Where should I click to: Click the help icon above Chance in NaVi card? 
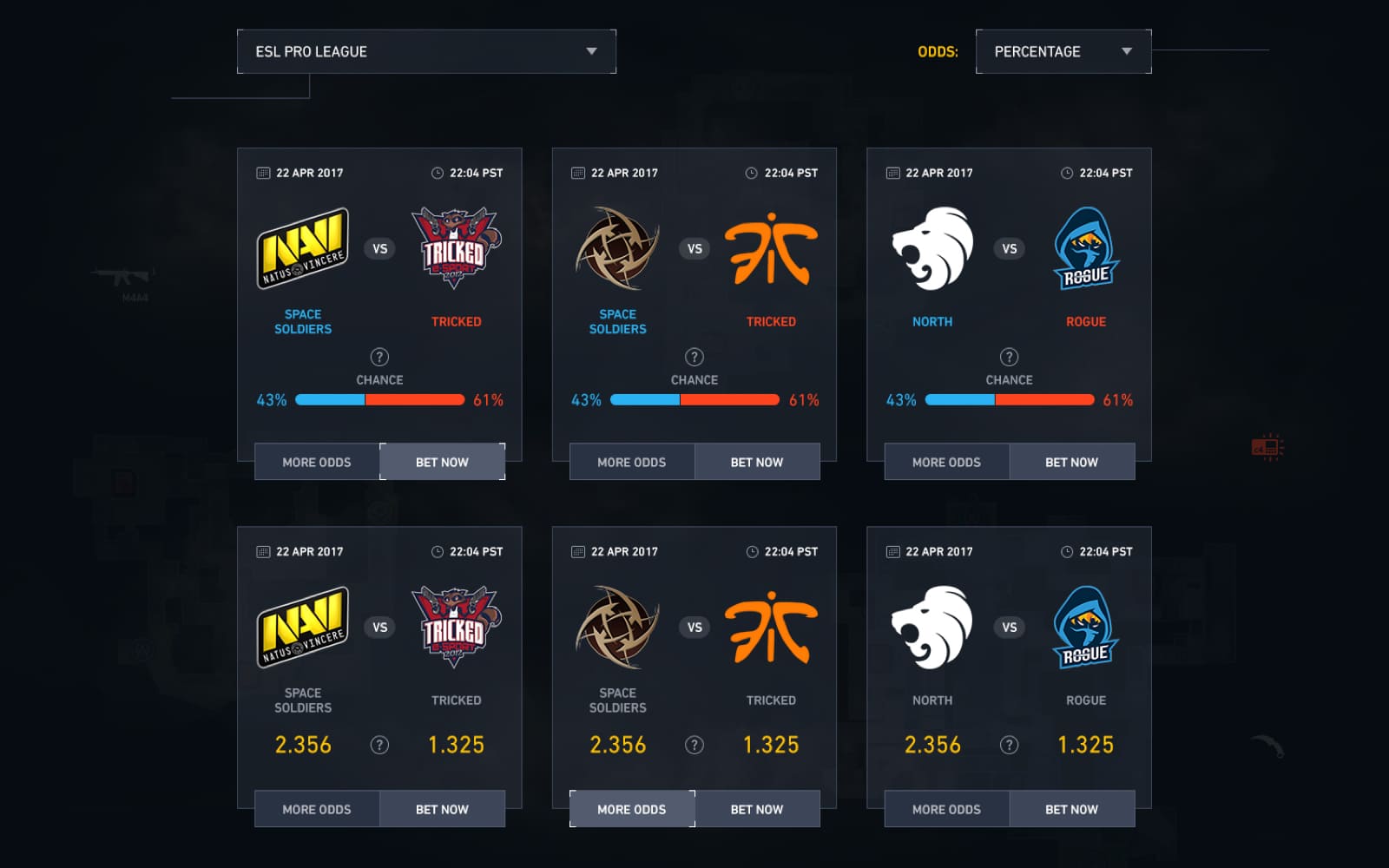(379, 357)
